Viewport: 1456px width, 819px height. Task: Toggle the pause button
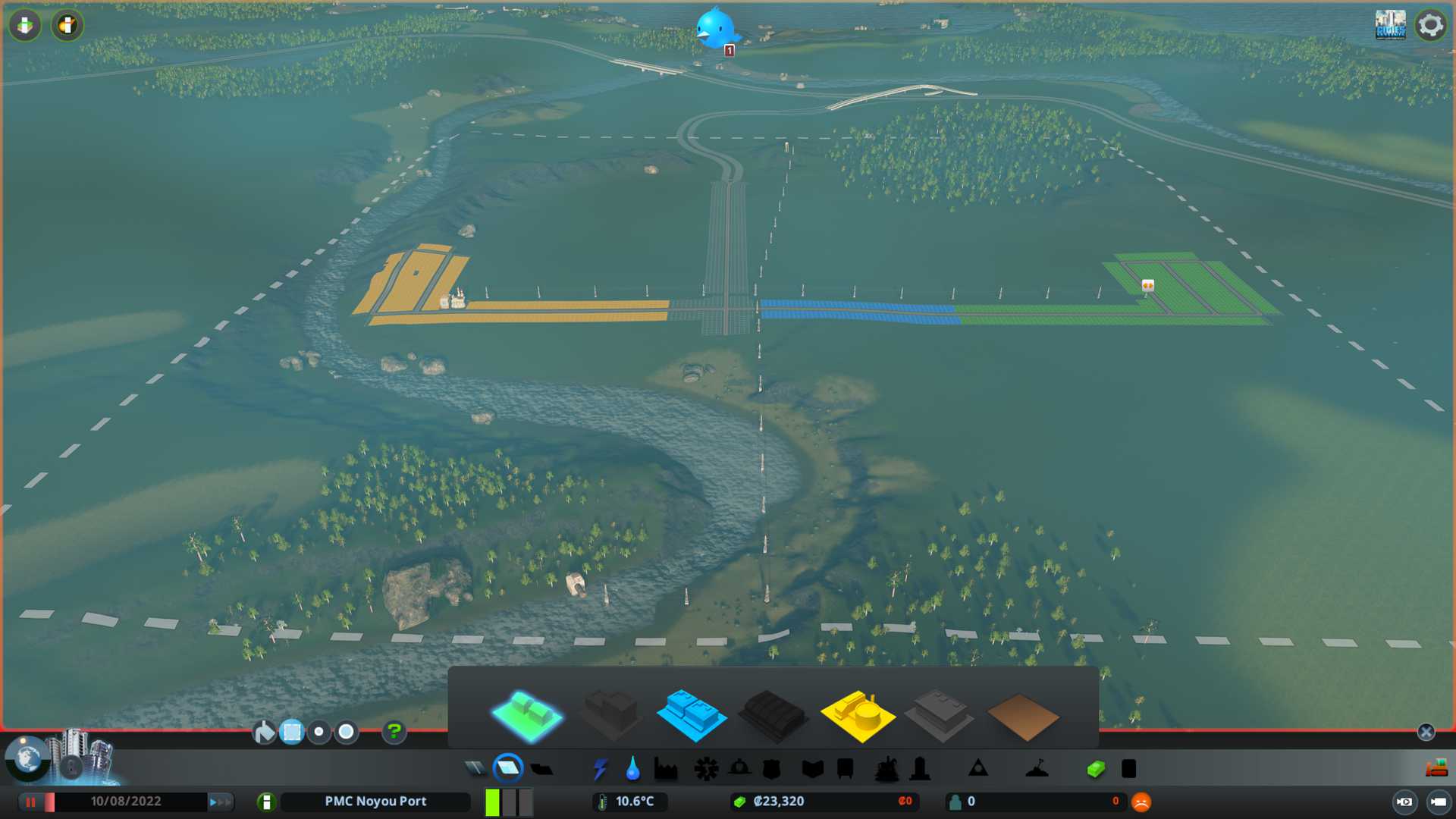[x=31, y=802]
